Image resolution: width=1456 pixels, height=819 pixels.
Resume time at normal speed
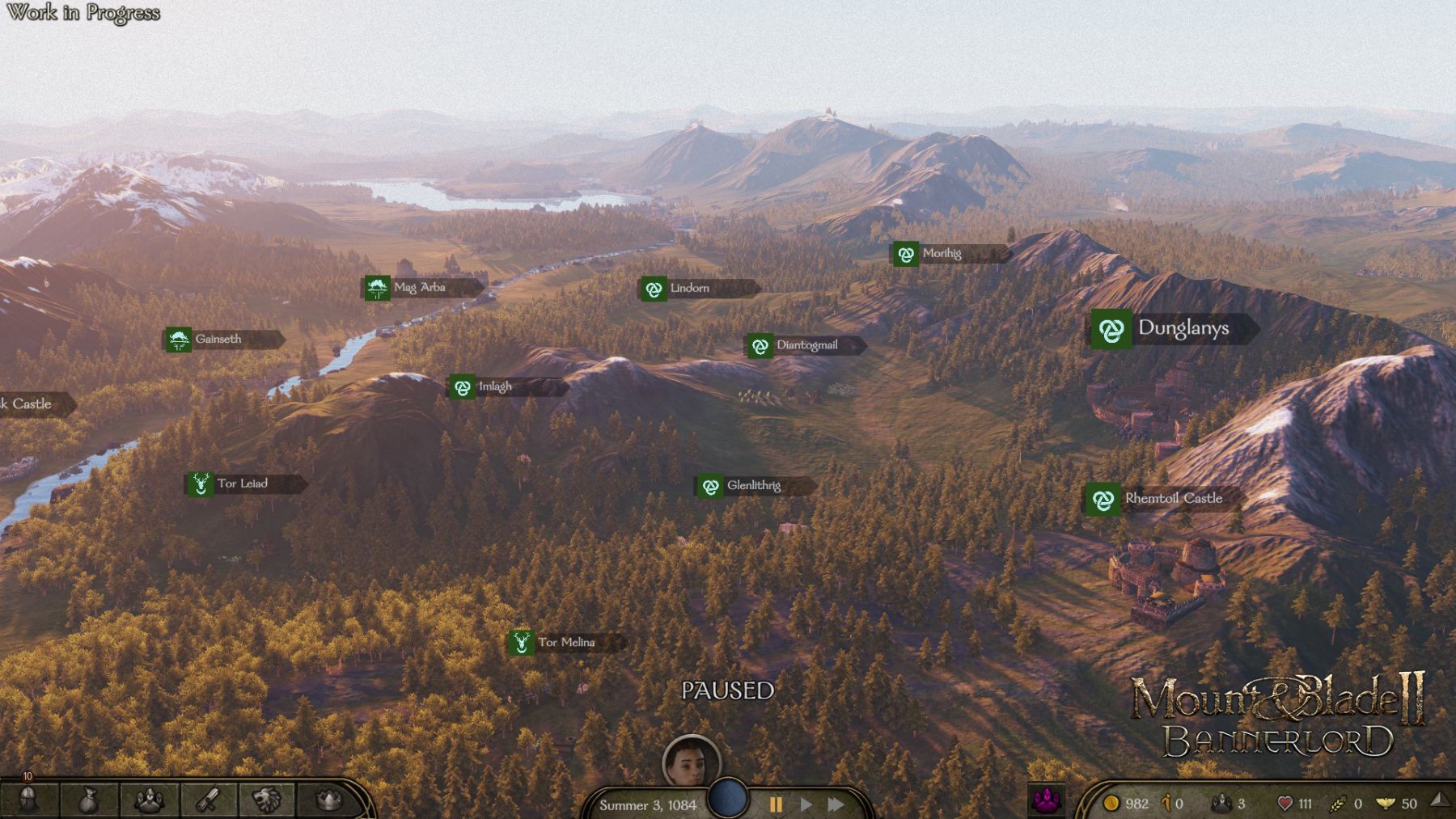point(806,804)
